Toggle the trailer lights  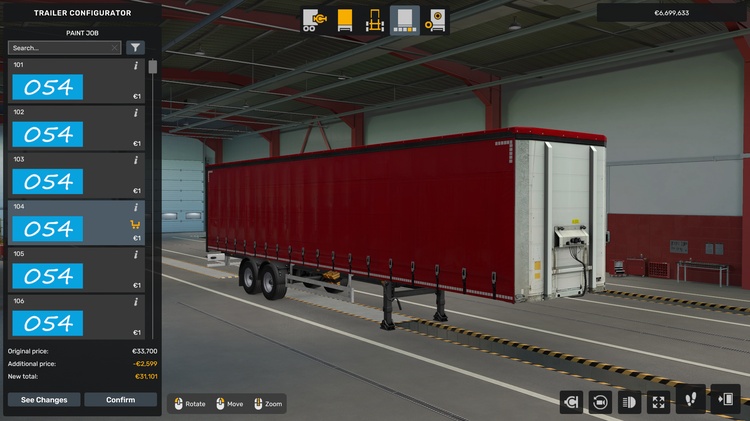(630, 402)
